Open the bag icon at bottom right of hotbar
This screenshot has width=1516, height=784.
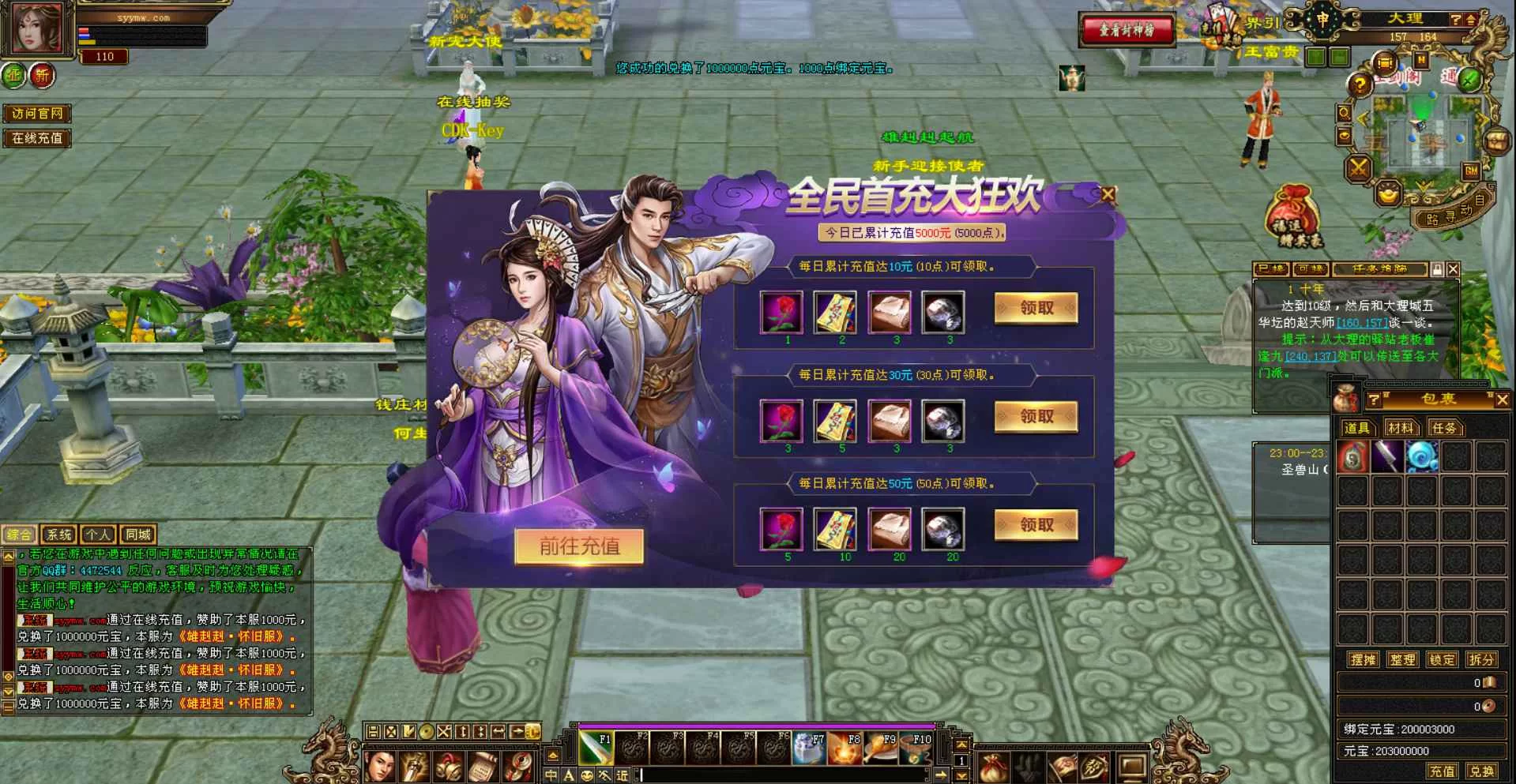click(993, 768)
